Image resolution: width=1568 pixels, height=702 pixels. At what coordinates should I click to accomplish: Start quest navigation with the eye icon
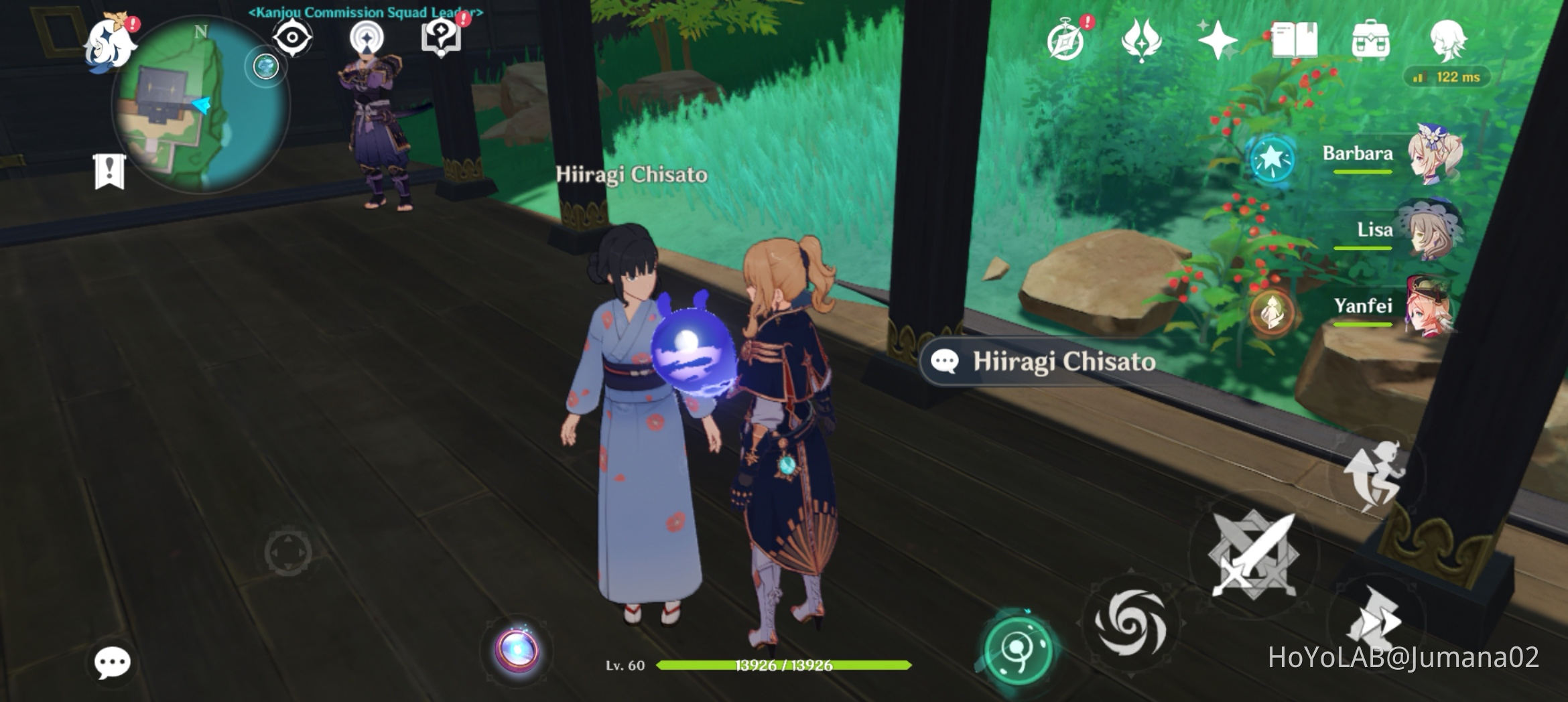coord(291,38)
